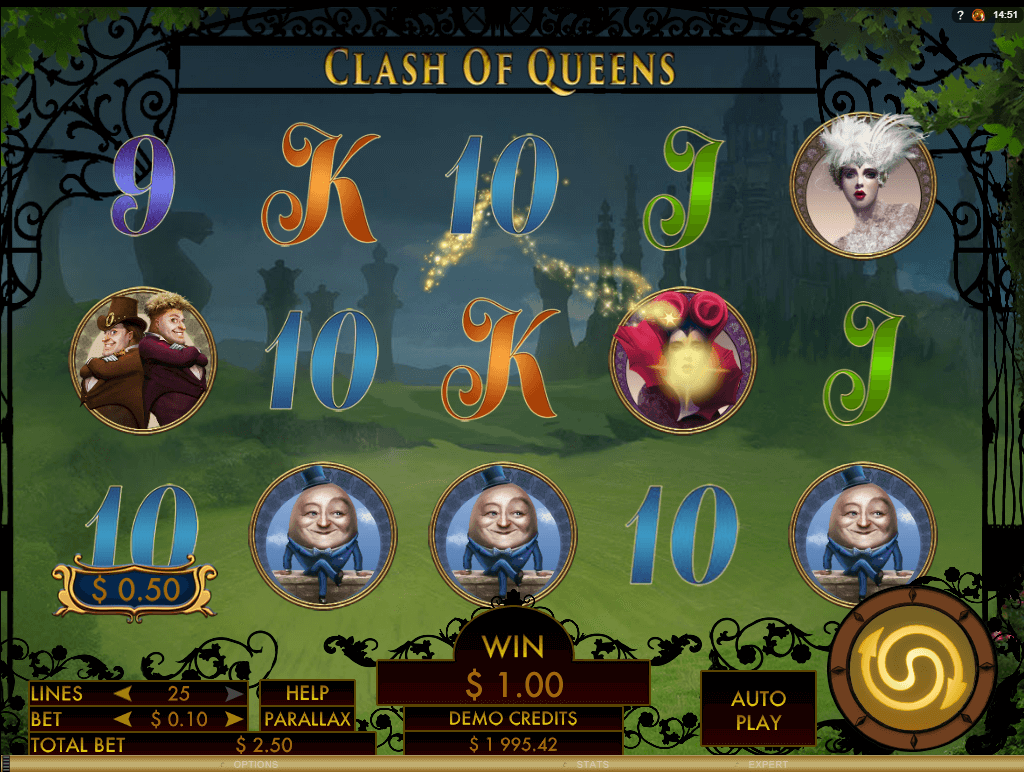1024x772 pixels.
Task: Increase the number of lines
Action: click(x=234, y=693)
